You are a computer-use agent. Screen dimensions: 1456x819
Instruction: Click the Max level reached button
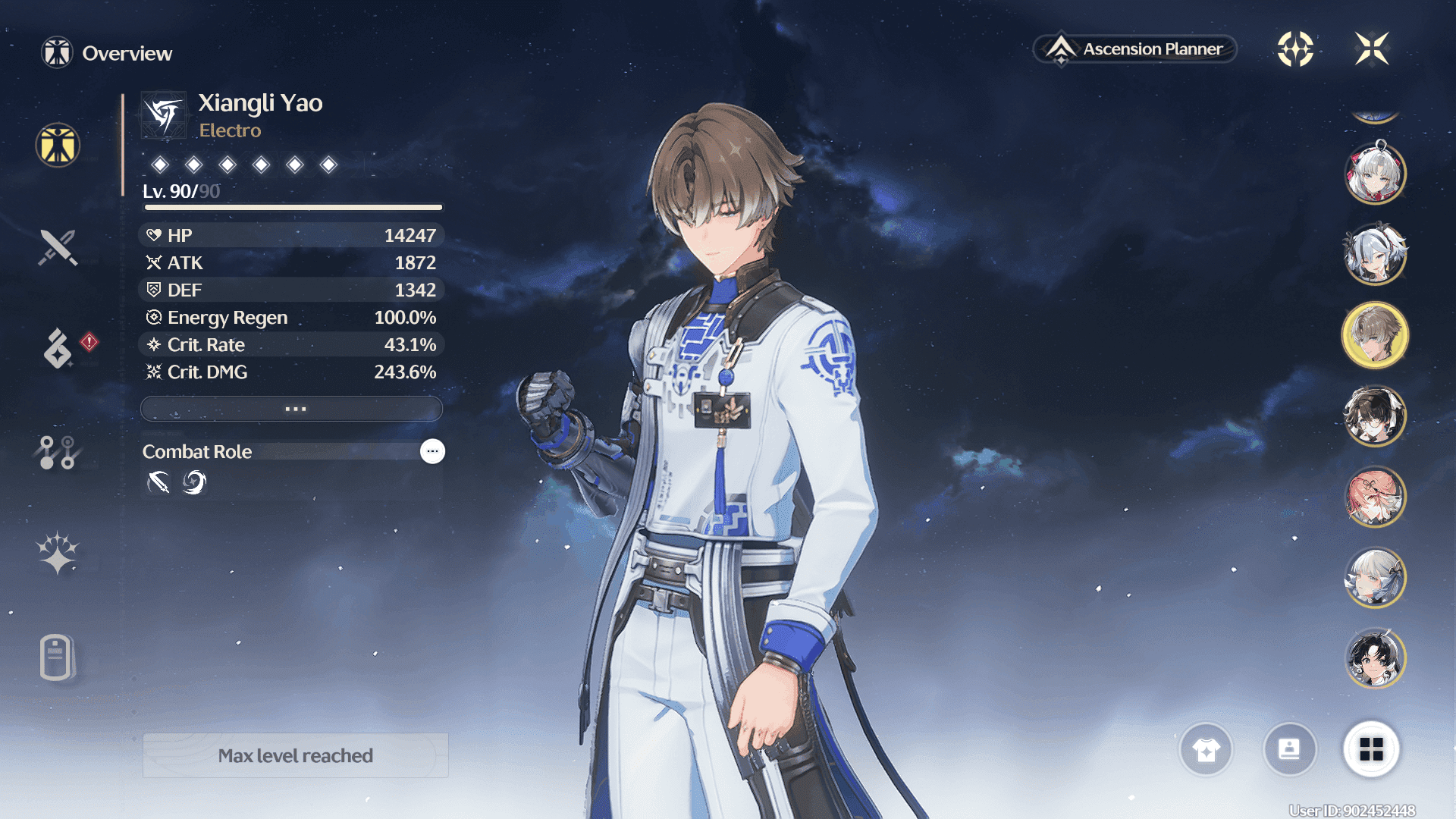click(x=296, y=755)
